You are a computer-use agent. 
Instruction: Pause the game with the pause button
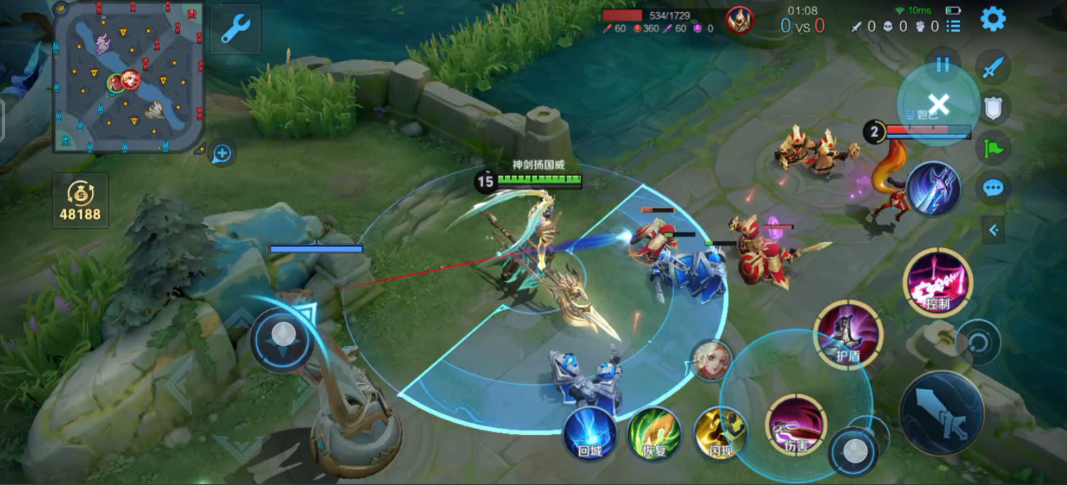[942, 65]
